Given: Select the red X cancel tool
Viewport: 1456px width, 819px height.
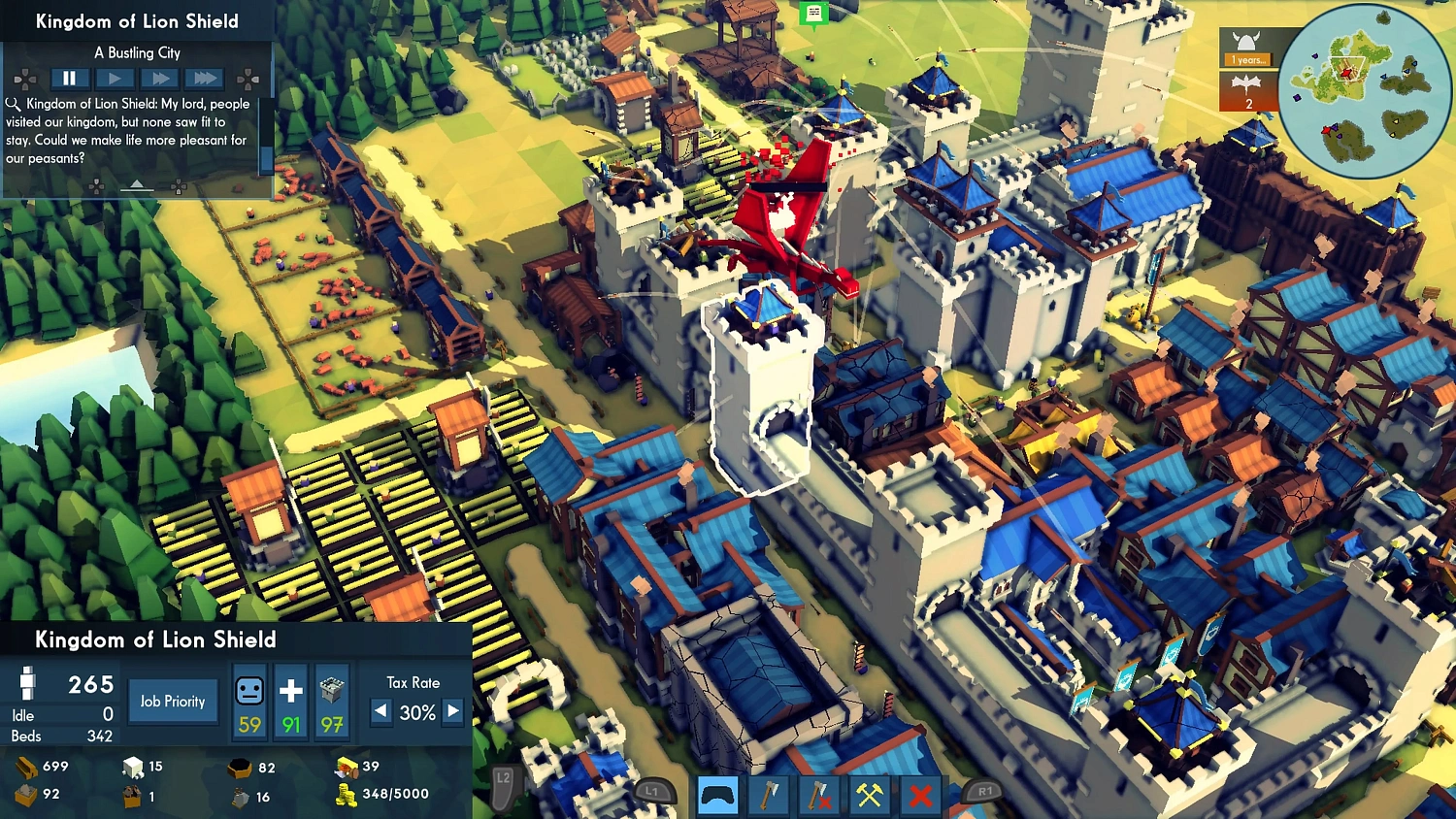Looking at the screenshot, I should [920, 796].
